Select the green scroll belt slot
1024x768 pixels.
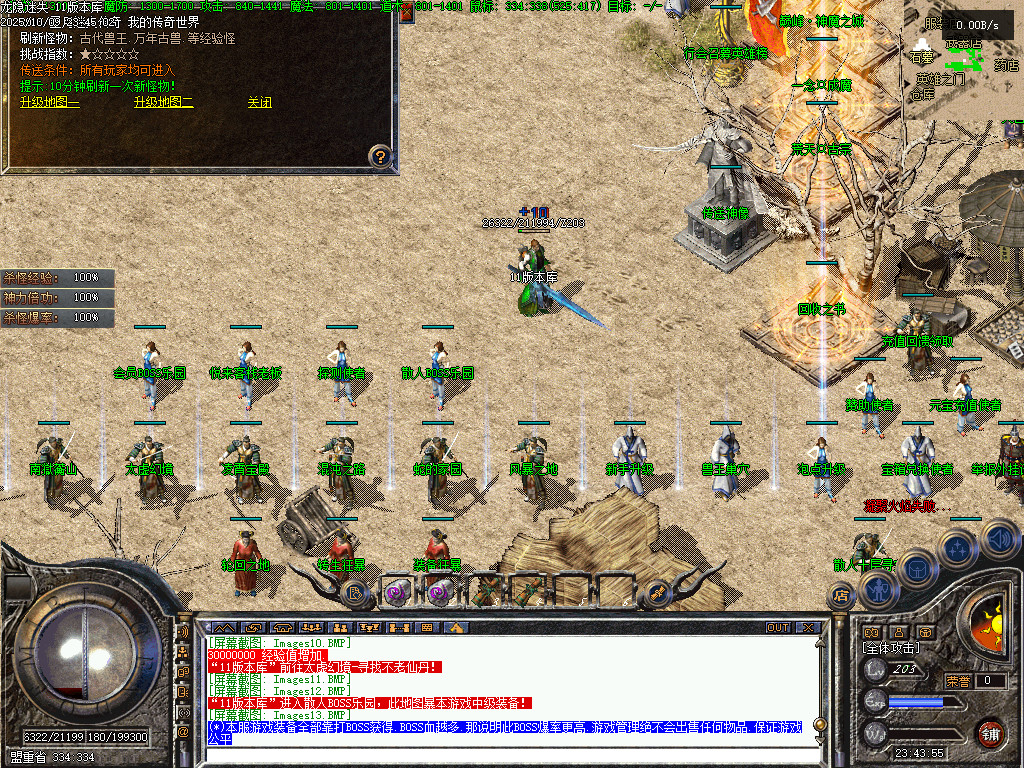(x=486, y=590)
